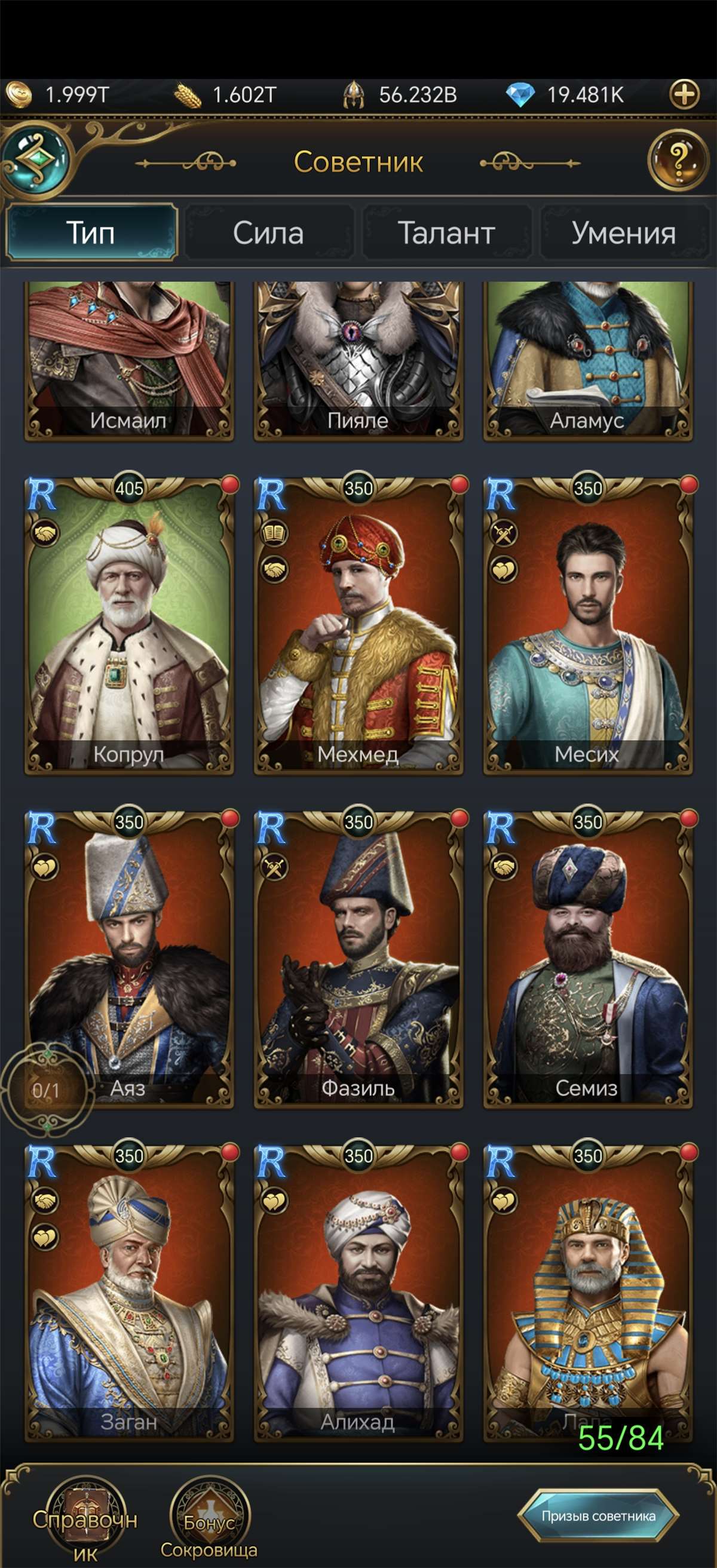Screen dimensions: 717x1568
Task: Click the Призыв советника button
Action: pyautogui.click(x=598, y=1515)
